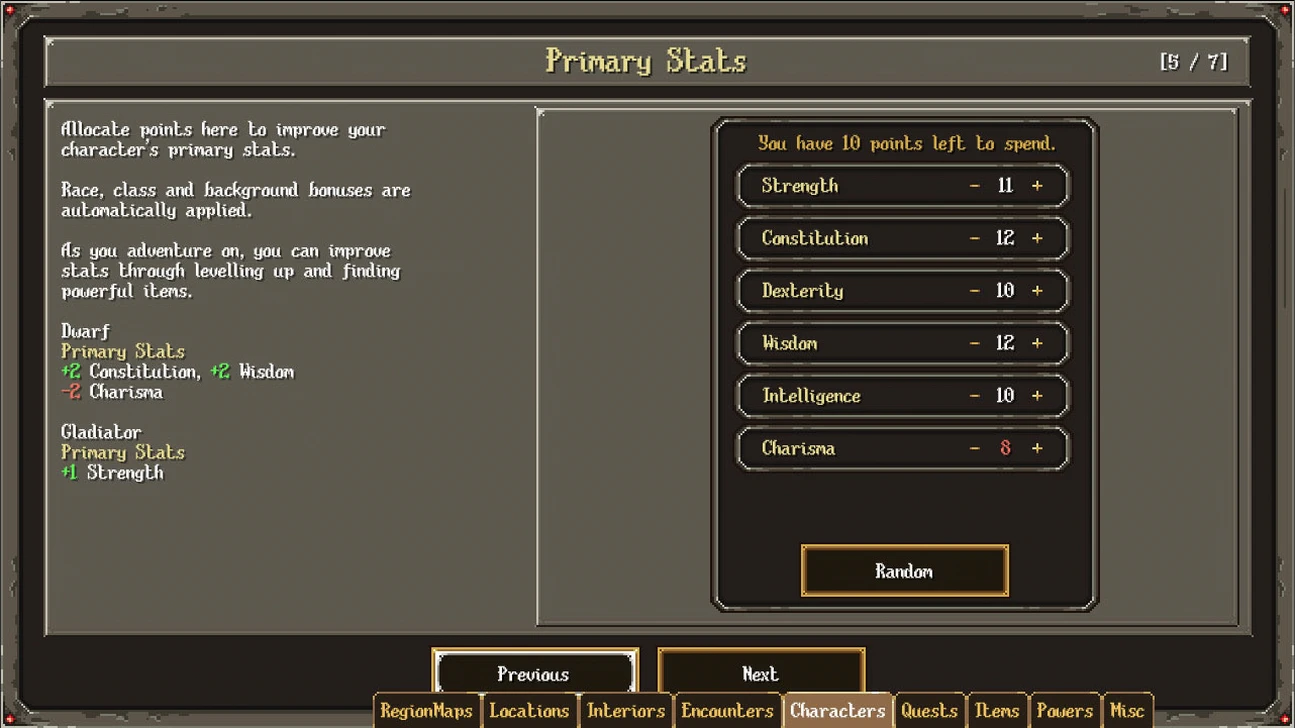Raise Charisma with the plus button
Image resolution: width=1295 pixels, height=728 pixels.
pyautogui.click(x=1037, y=448)
